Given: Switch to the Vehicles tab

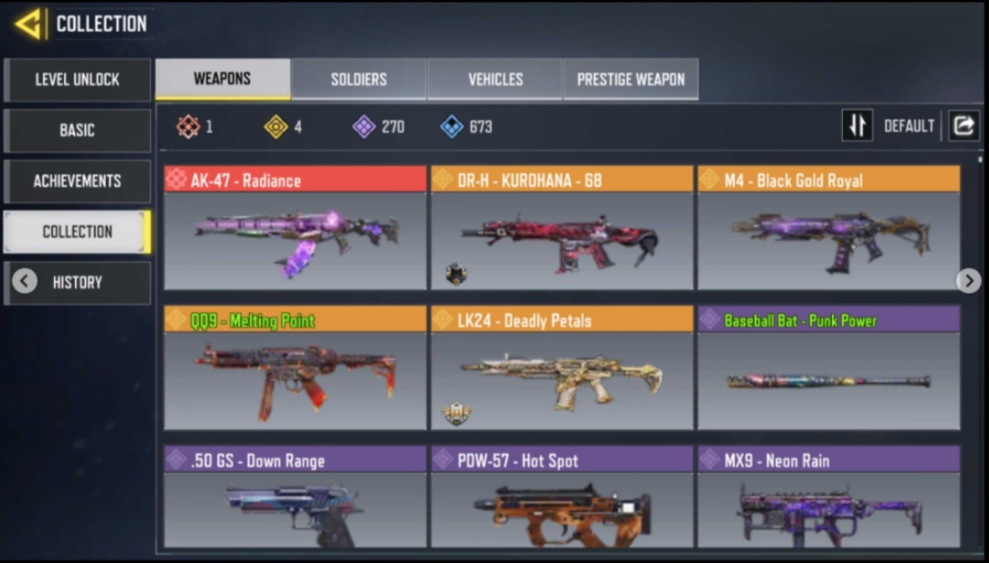Looking at the screenshot, I should click(x=495, y=79).
